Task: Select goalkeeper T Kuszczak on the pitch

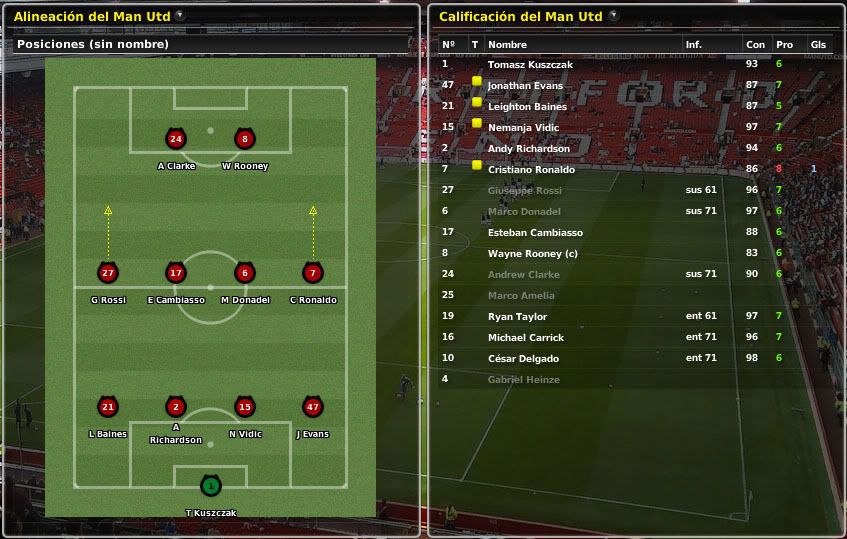Action: click(x=210, y=487)
